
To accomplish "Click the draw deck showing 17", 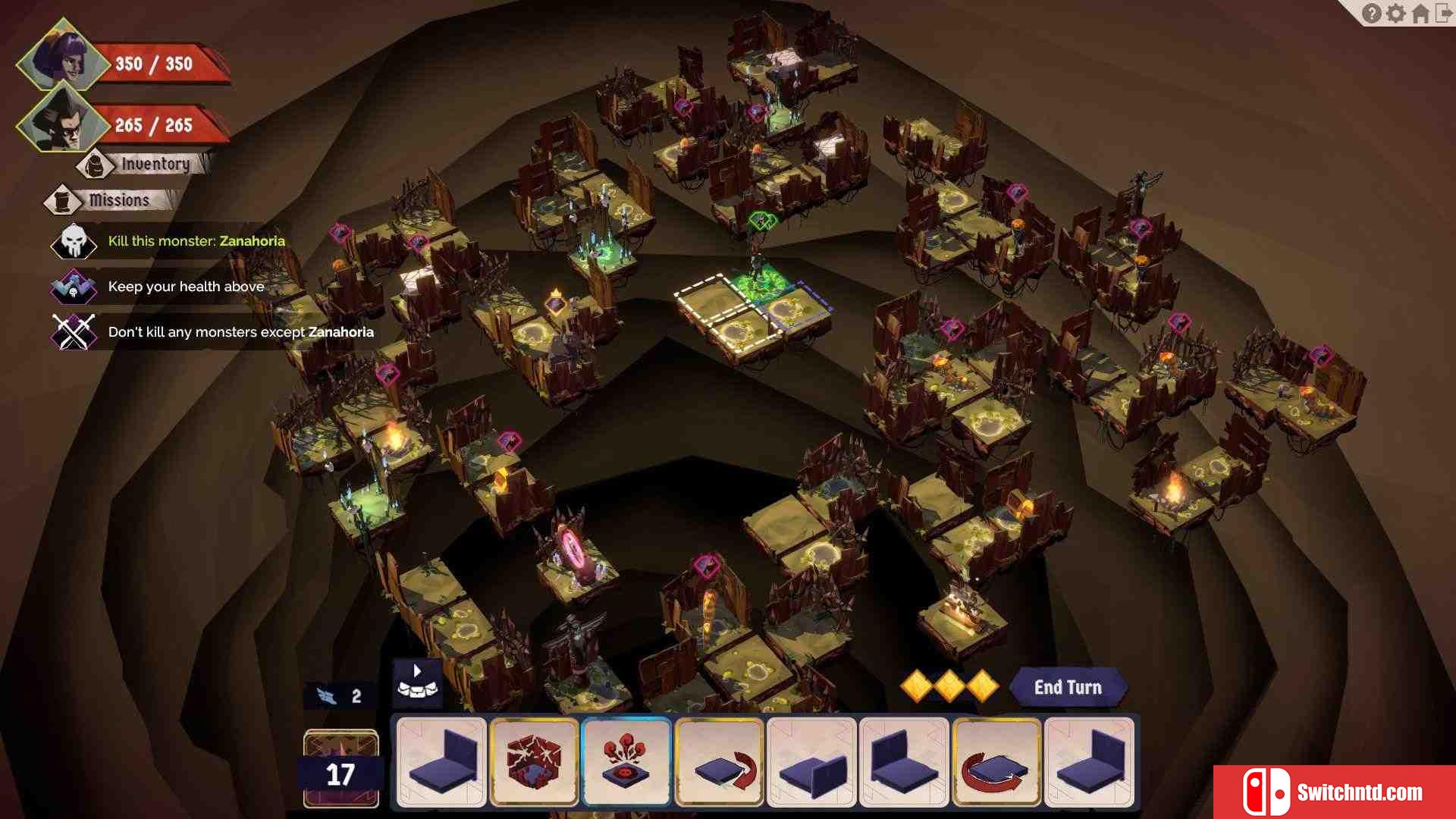I will pyautogui.click(x=340, y=767).
